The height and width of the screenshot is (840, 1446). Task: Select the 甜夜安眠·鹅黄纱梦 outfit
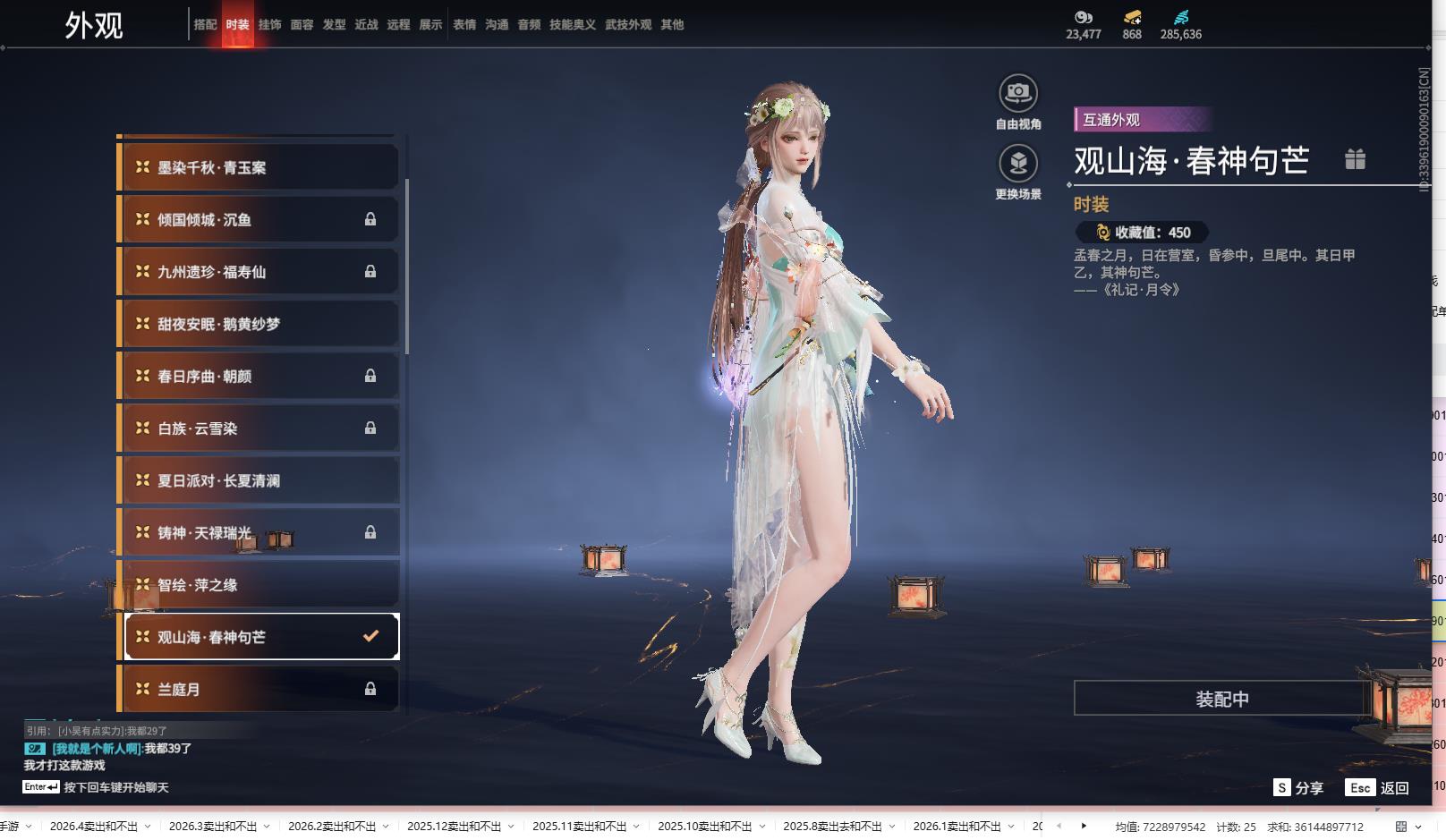tap(258, 324)
